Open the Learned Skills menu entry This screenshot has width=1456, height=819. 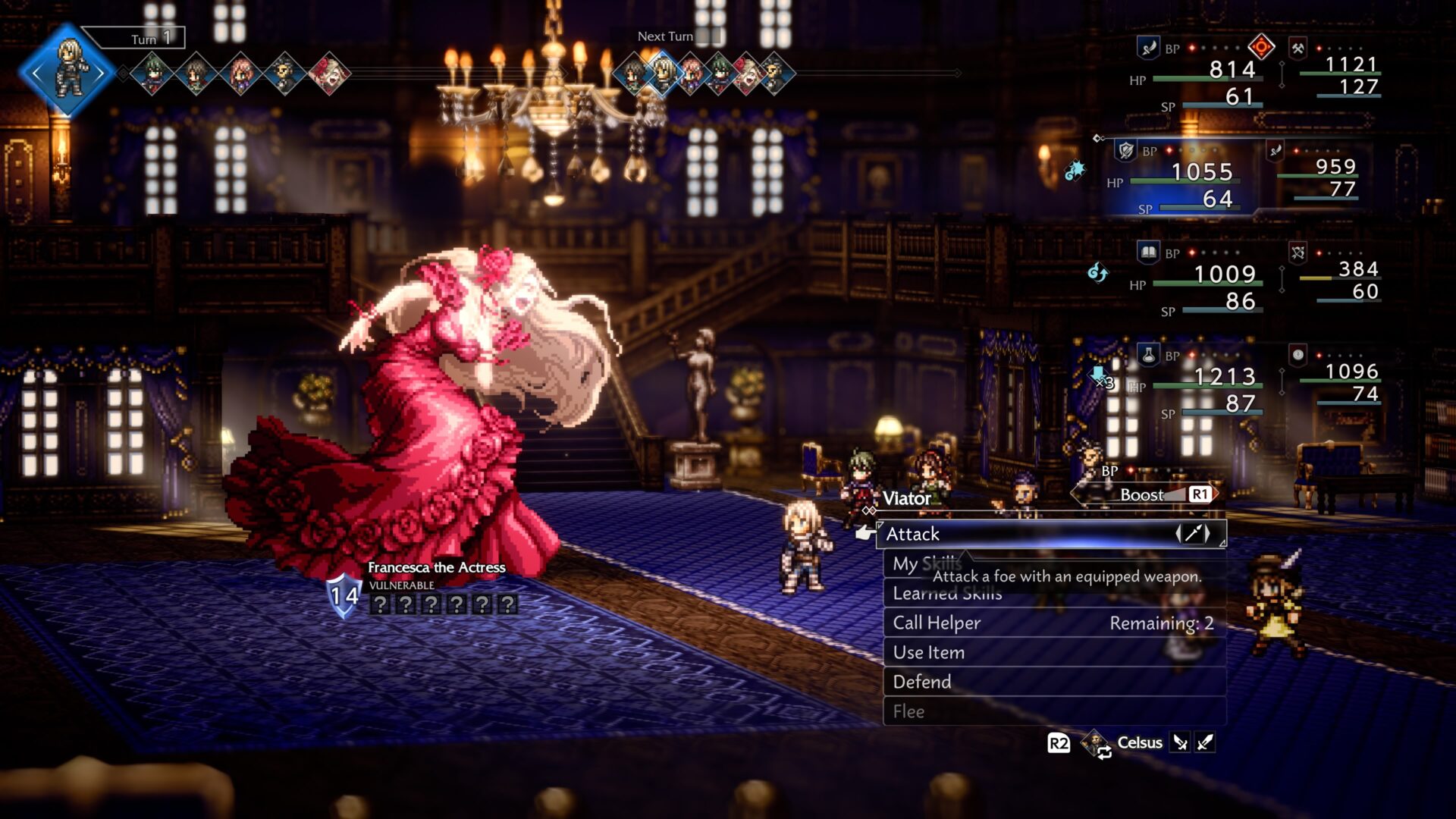tap(947, 594)
